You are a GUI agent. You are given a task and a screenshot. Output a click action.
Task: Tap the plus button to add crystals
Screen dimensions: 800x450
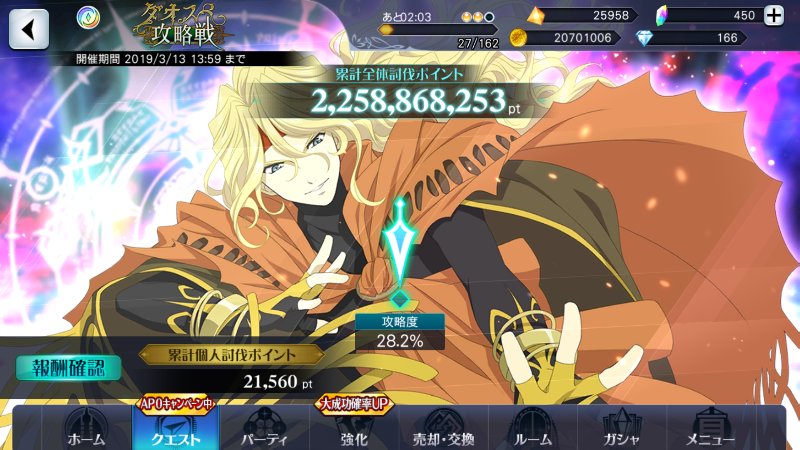point(773,15)
